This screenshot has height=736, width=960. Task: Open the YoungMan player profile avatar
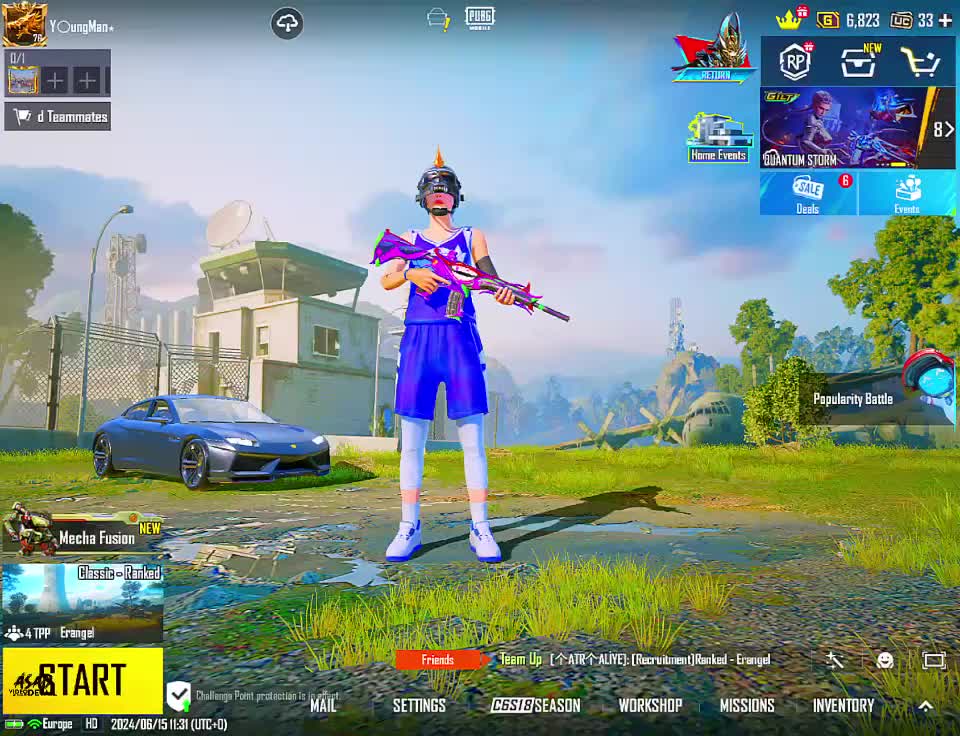pos(24,24)
